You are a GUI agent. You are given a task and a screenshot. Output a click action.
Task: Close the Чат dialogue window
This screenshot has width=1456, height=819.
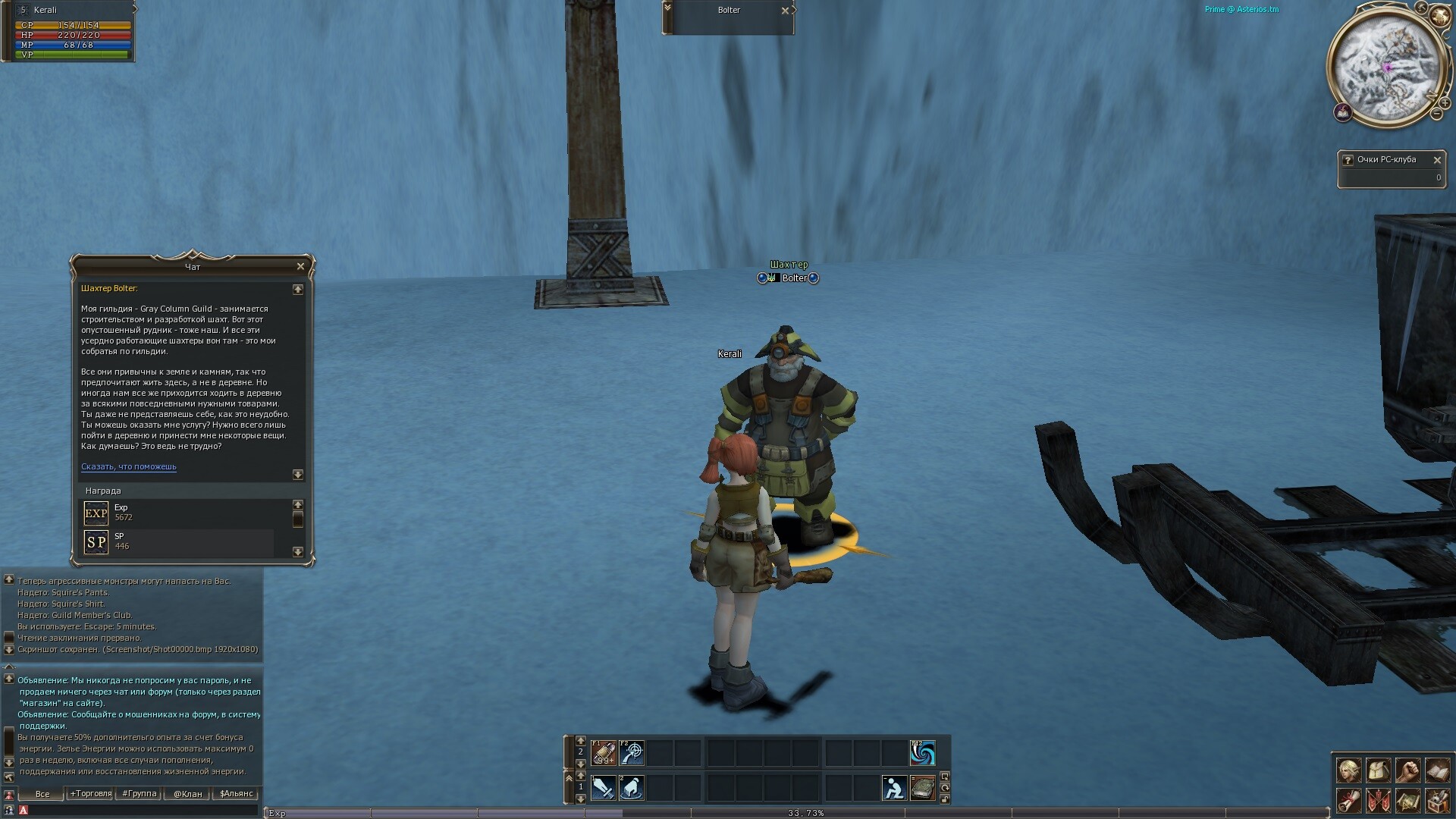[x=300, y=266]
